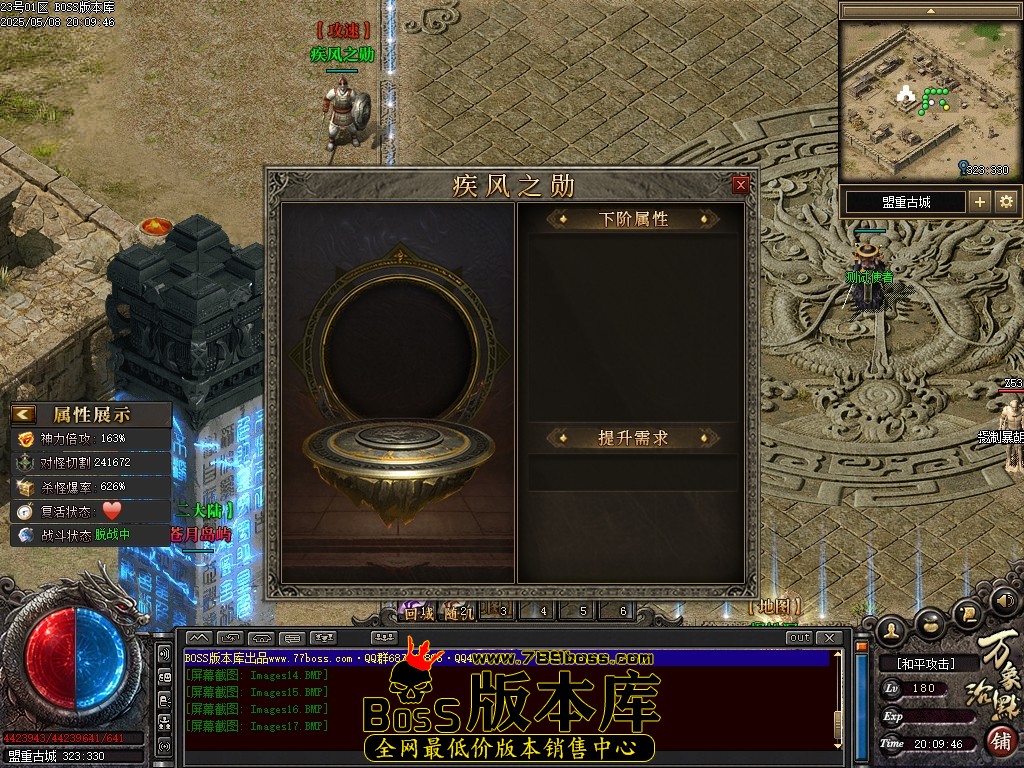Click the OUT button on the chat panel
Viewport: 1024px width, 768px height.
point(799,638)
